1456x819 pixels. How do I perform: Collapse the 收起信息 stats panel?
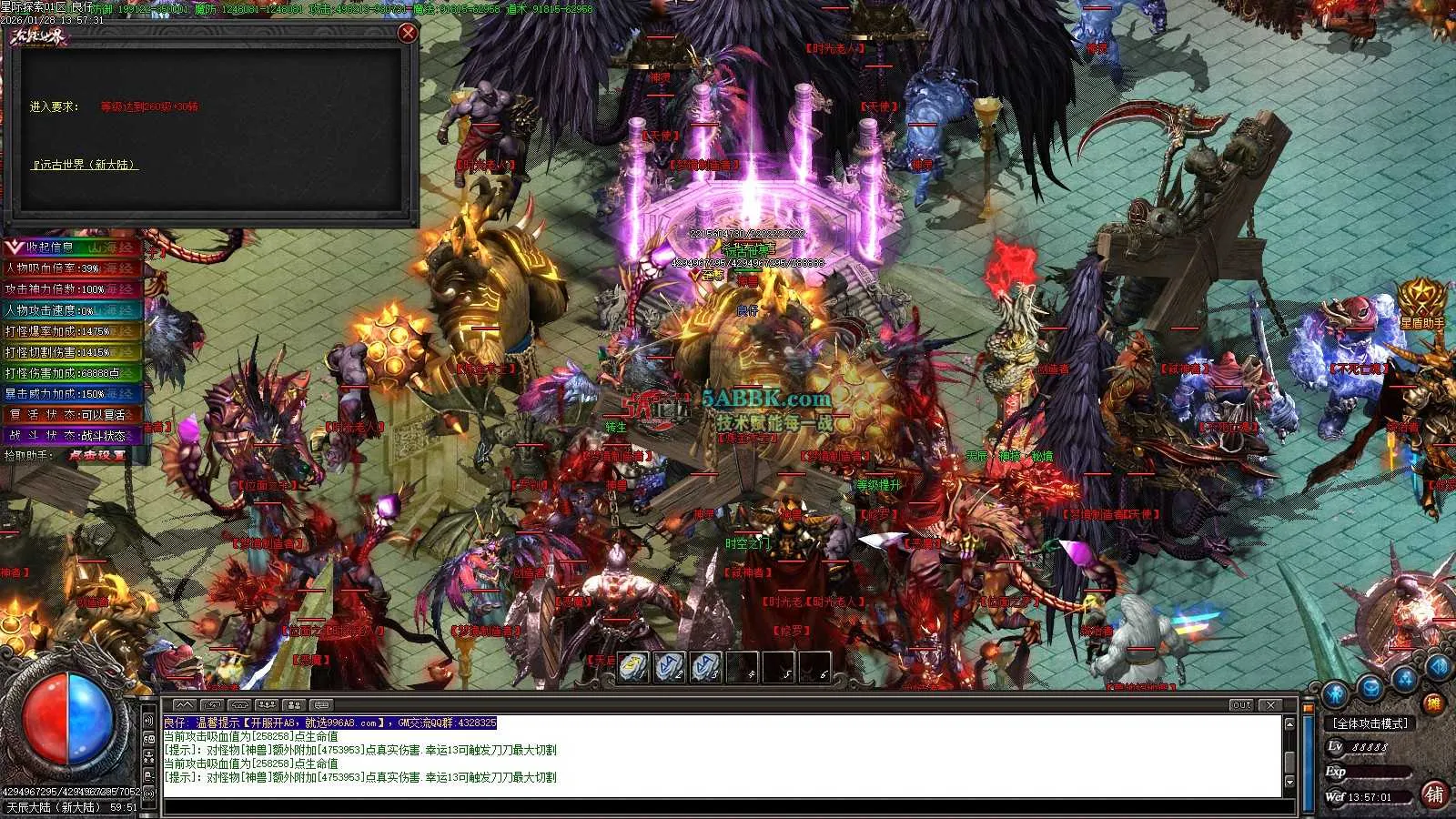coord(15,247)
